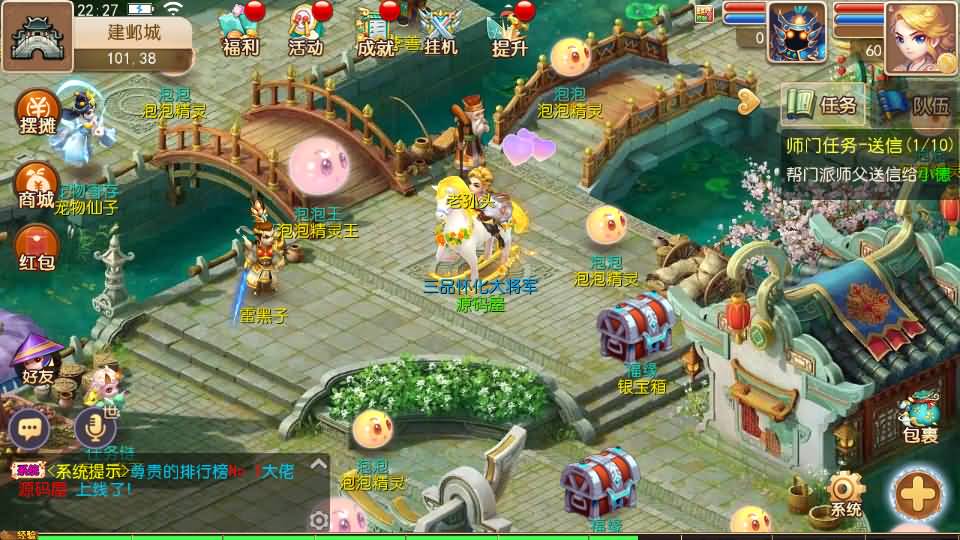
Task: Click the blonde player character portrait
Action: tap(920, 38)
